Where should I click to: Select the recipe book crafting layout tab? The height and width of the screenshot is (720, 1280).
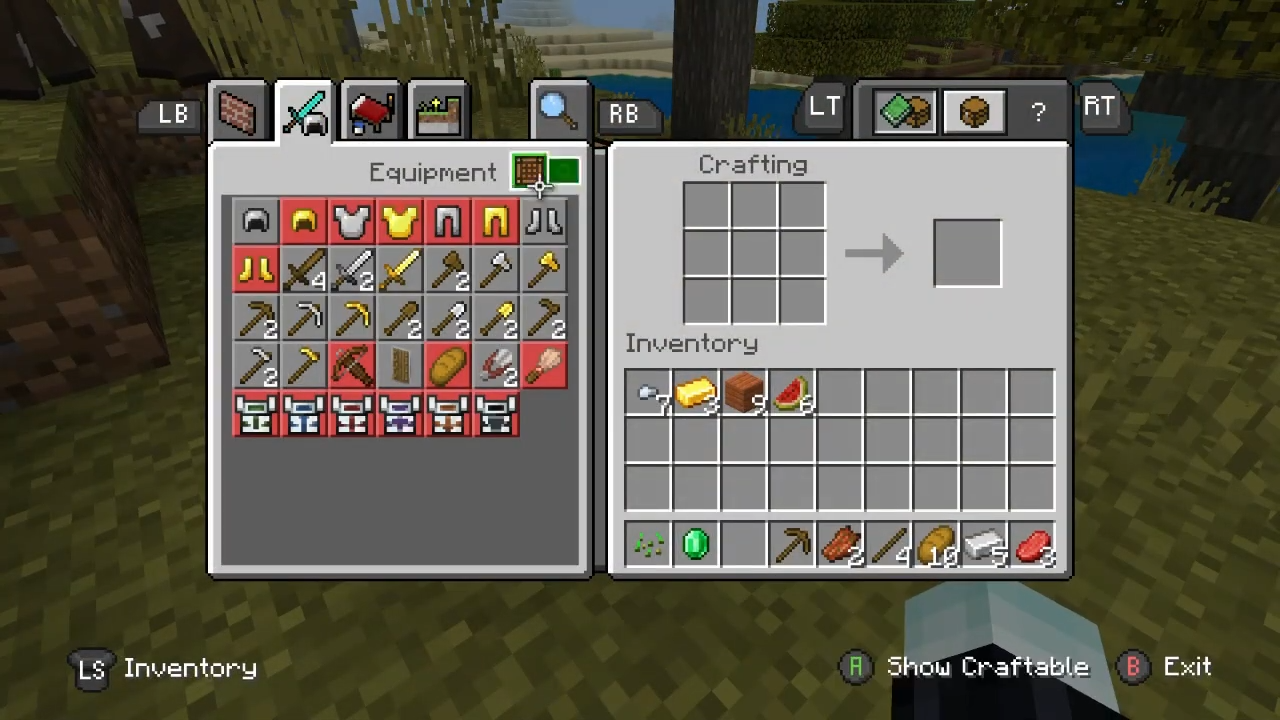point(905,111)
